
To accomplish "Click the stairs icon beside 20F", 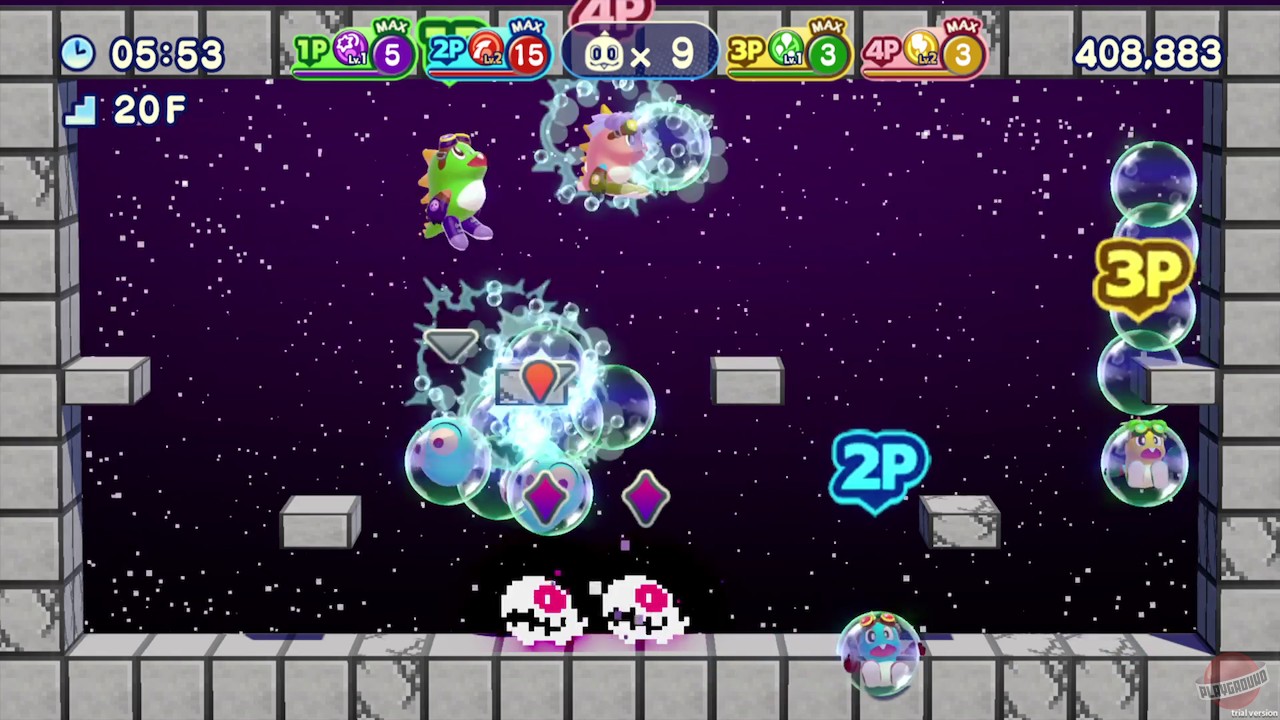I will (x=80, y=110).
